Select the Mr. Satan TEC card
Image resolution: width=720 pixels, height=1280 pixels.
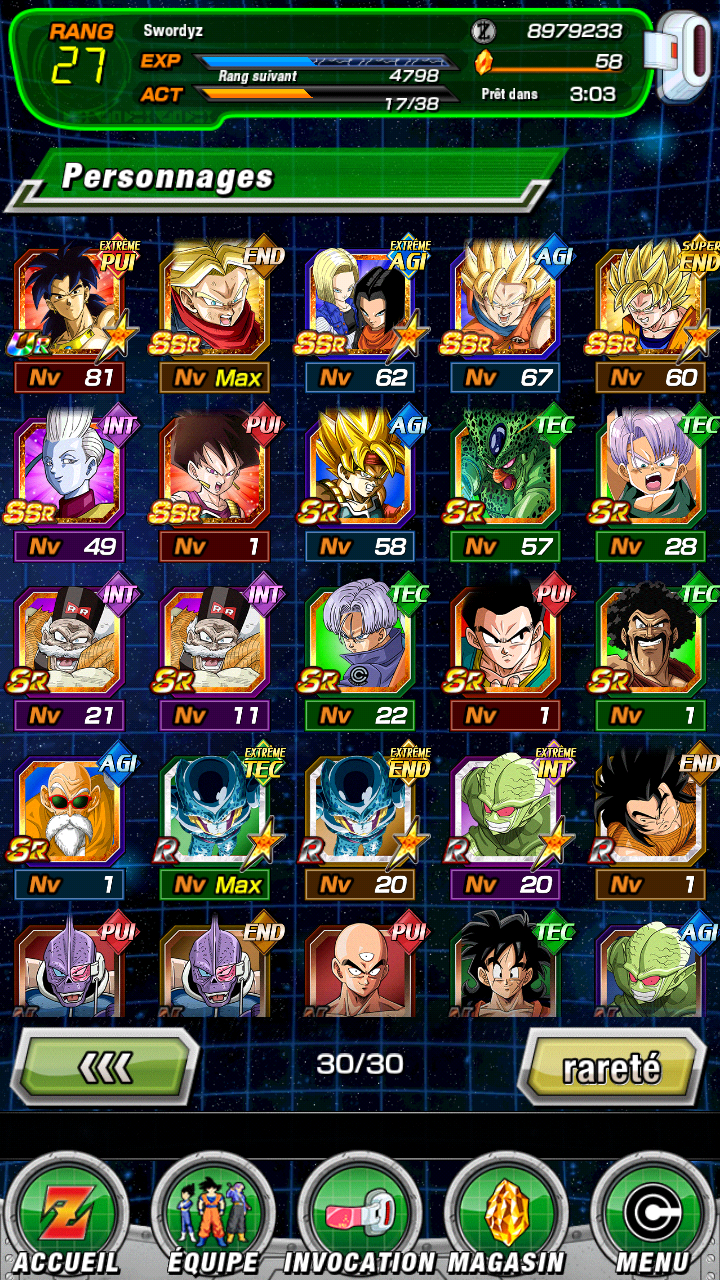pyautogui.click(x=652, y=643)
